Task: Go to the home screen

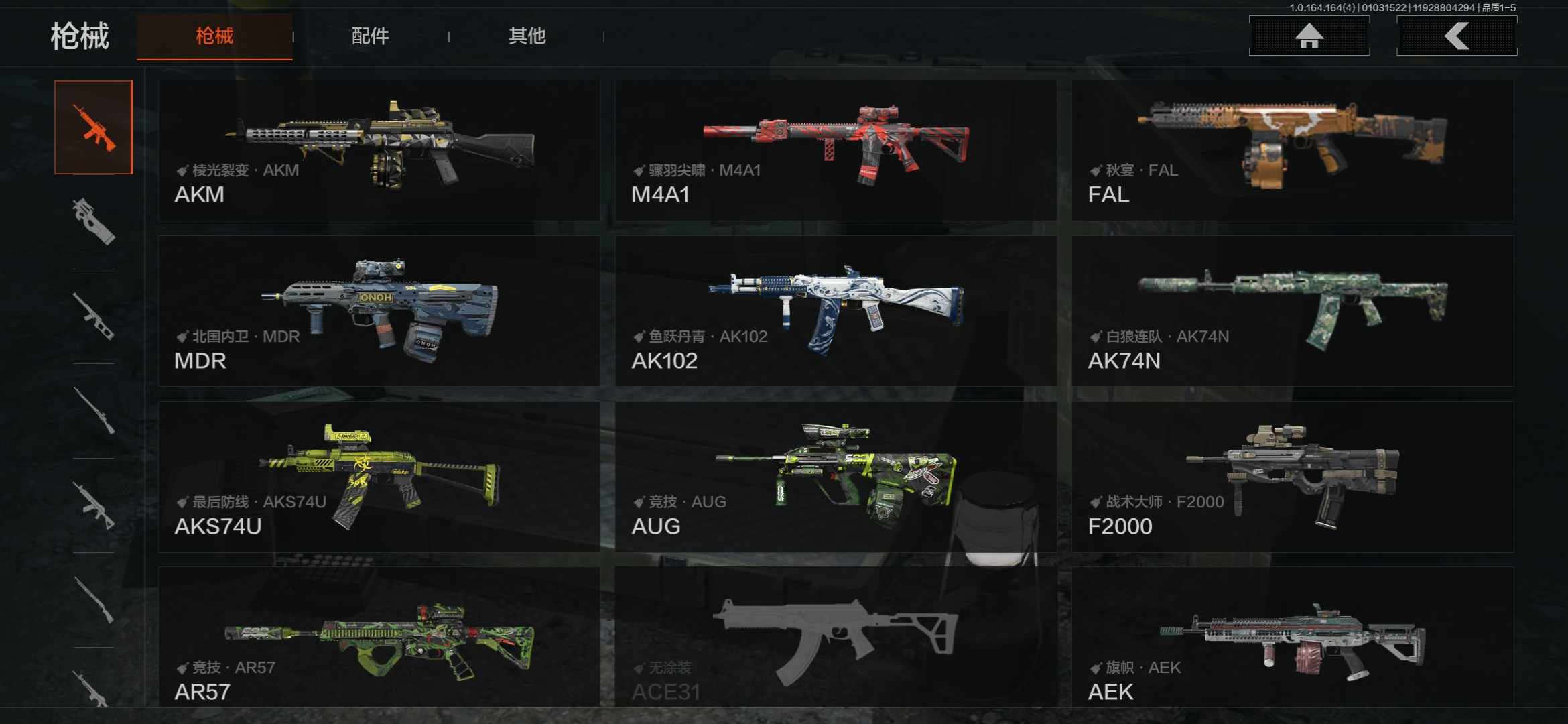Action: pyautogui.click(x=1309, y=36)
